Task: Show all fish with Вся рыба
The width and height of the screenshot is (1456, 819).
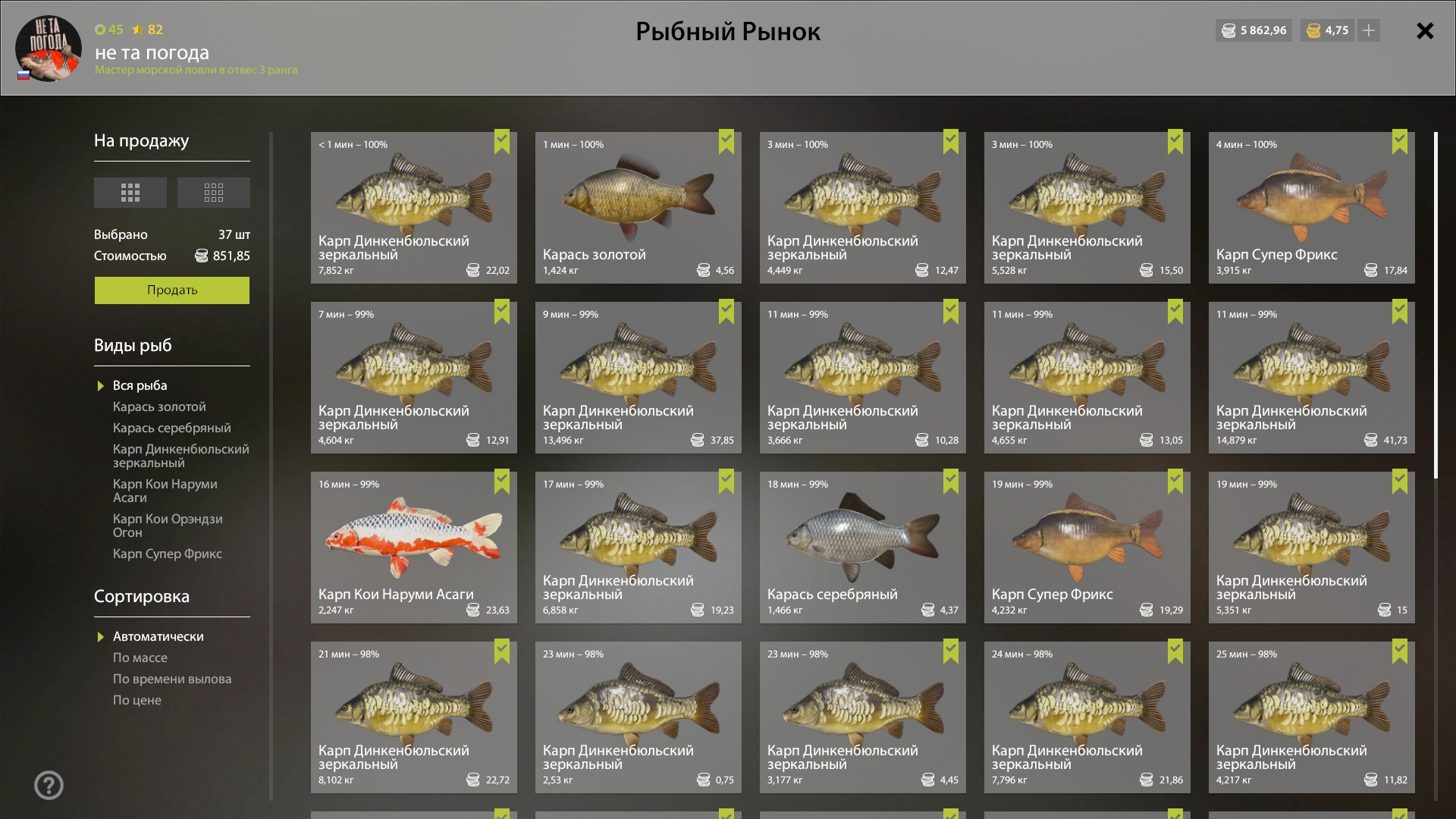Action: point(140,386)
